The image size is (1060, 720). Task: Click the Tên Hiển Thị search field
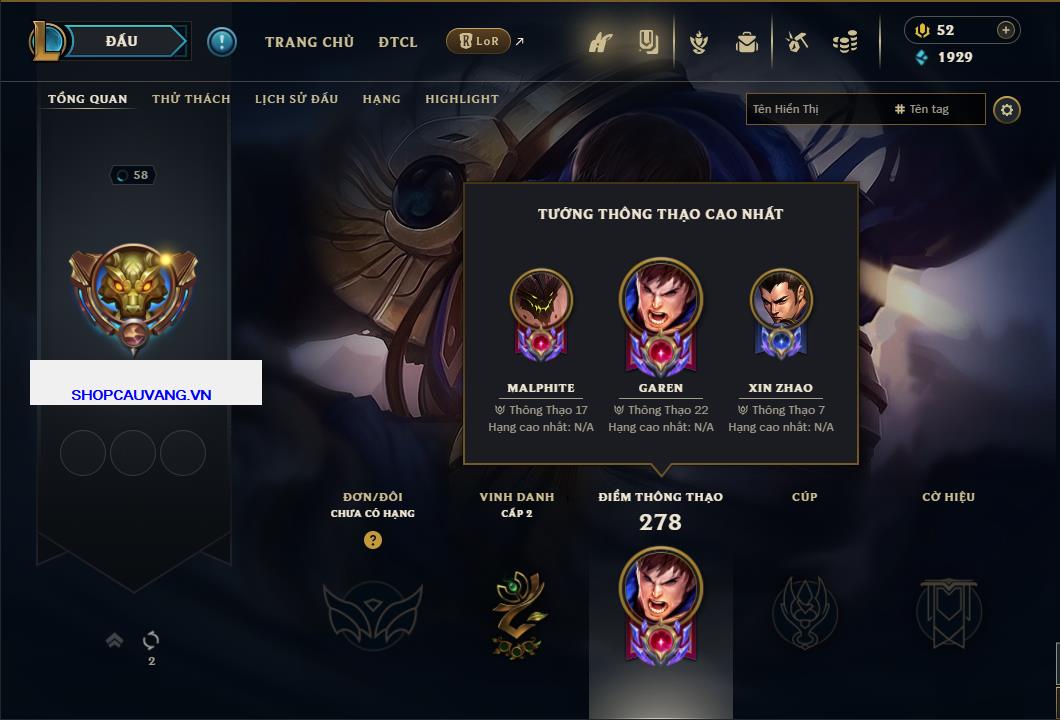click(815, 109)
